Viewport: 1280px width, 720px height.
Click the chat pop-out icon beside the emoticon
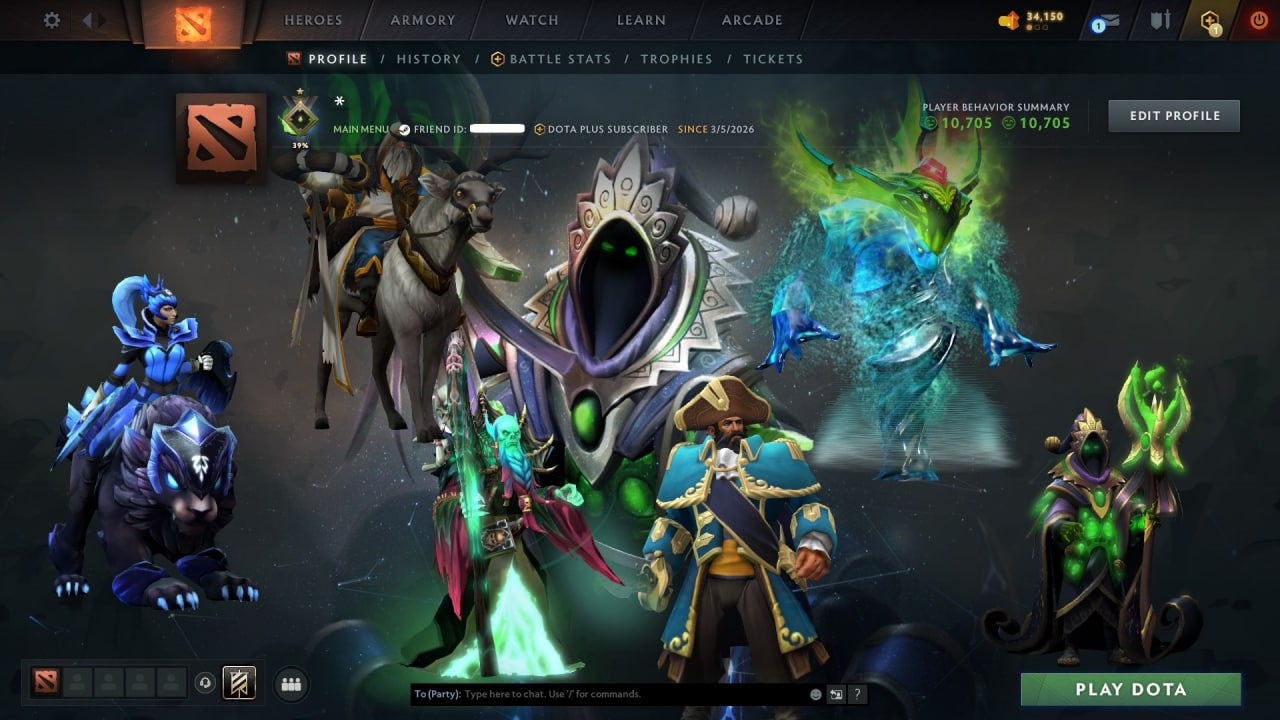click(x=836, y=693)
